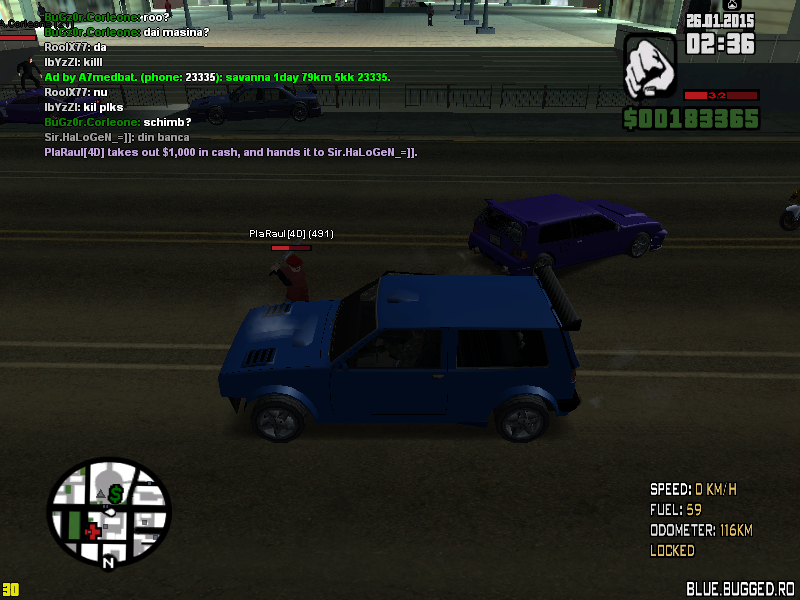This screenshot has width=800, height=600.
Task: Select the green dollar marker on the minimap
Action: (x=116, y=493)
